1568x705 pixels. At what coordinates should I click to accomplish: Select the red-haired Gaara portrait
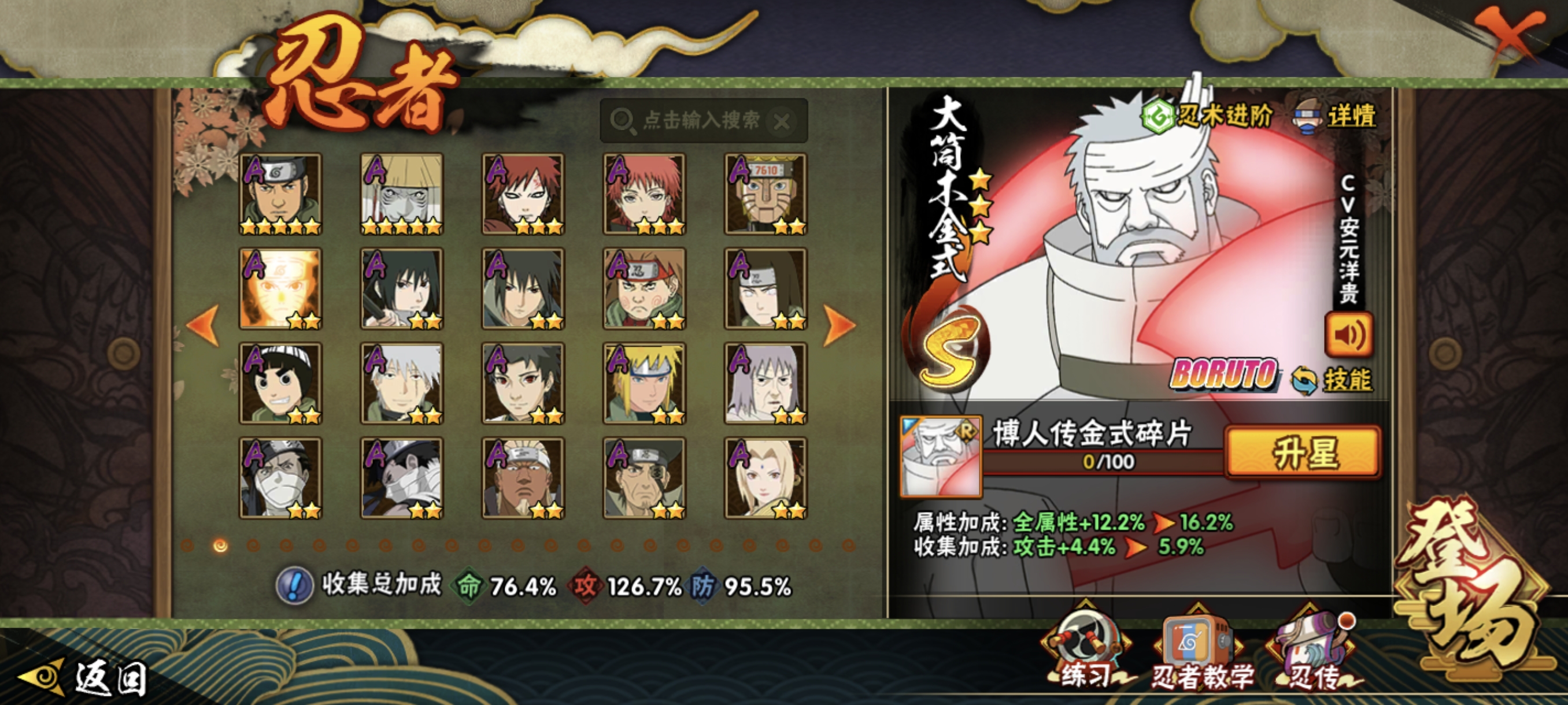(523, 194)
